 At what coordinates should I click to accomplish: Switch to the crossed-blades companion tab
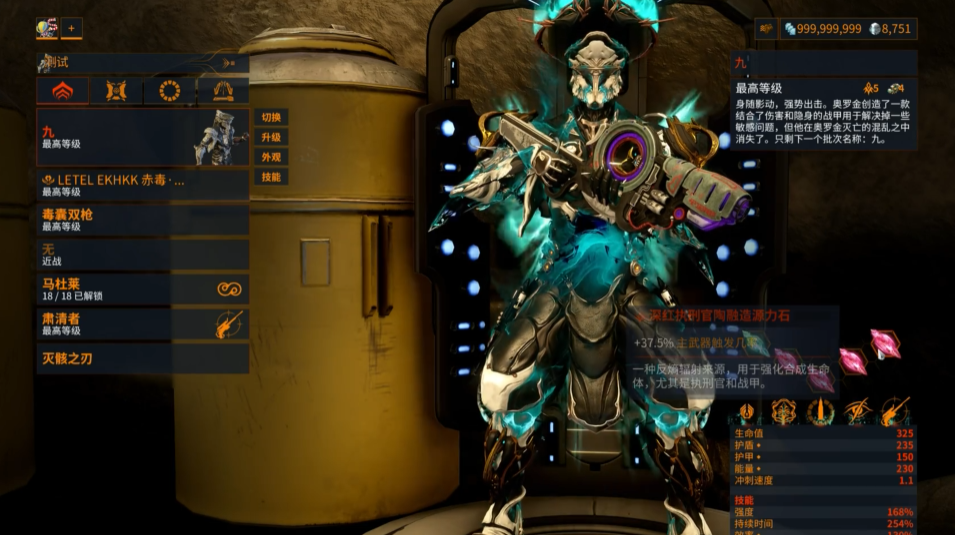pyautogui.click(x=115, y=92)
